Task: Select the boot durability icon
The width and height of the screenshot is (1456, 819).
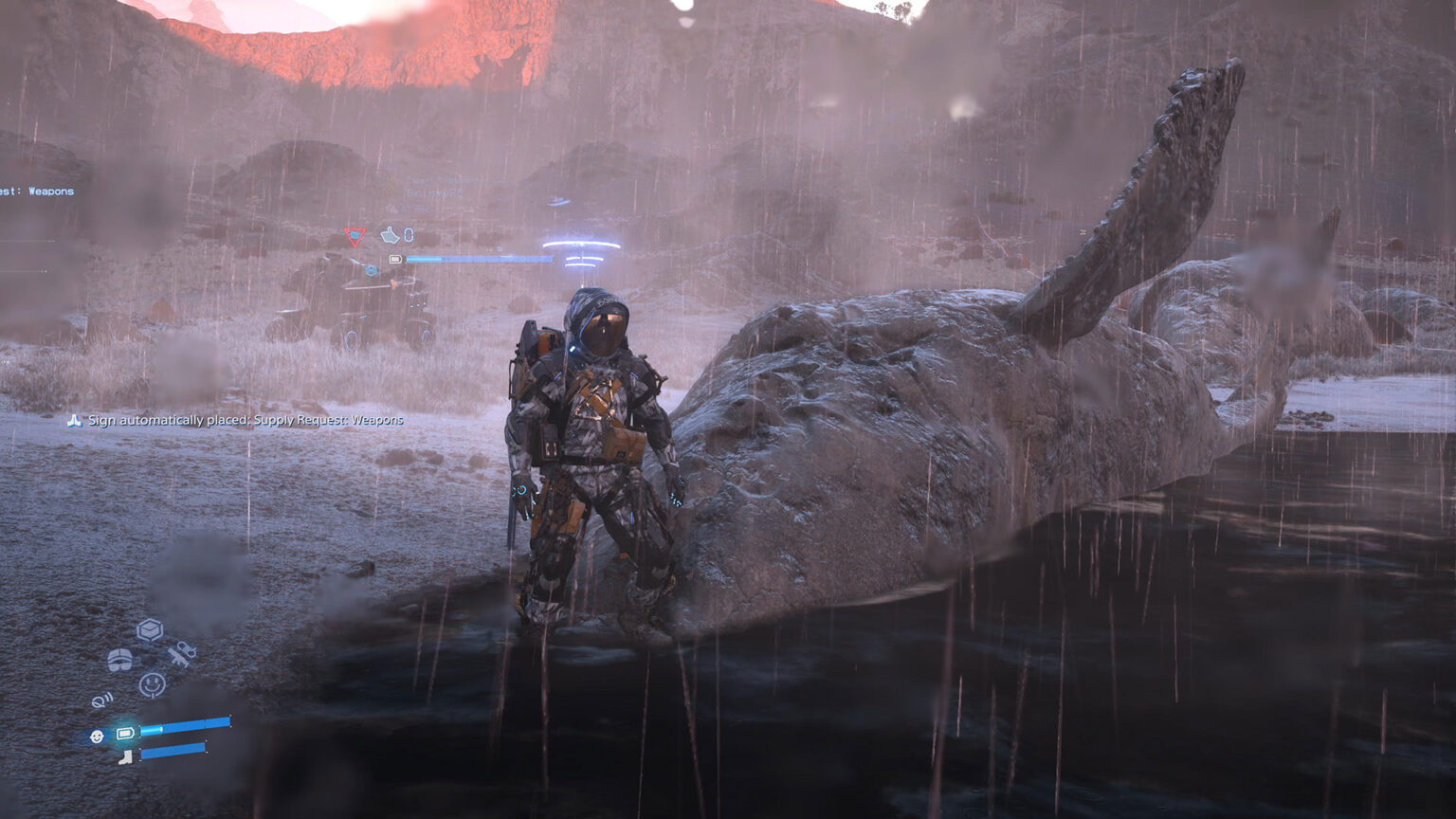Action: coord(125,757)
